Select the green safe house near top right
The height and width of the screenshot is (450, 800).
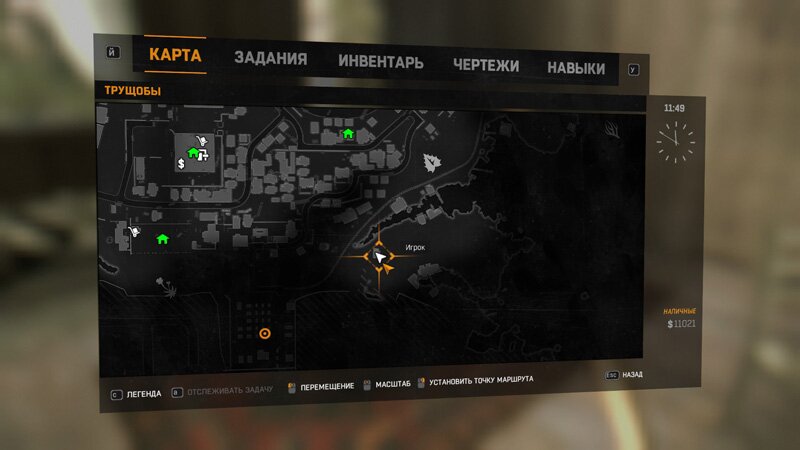[348, 133]
